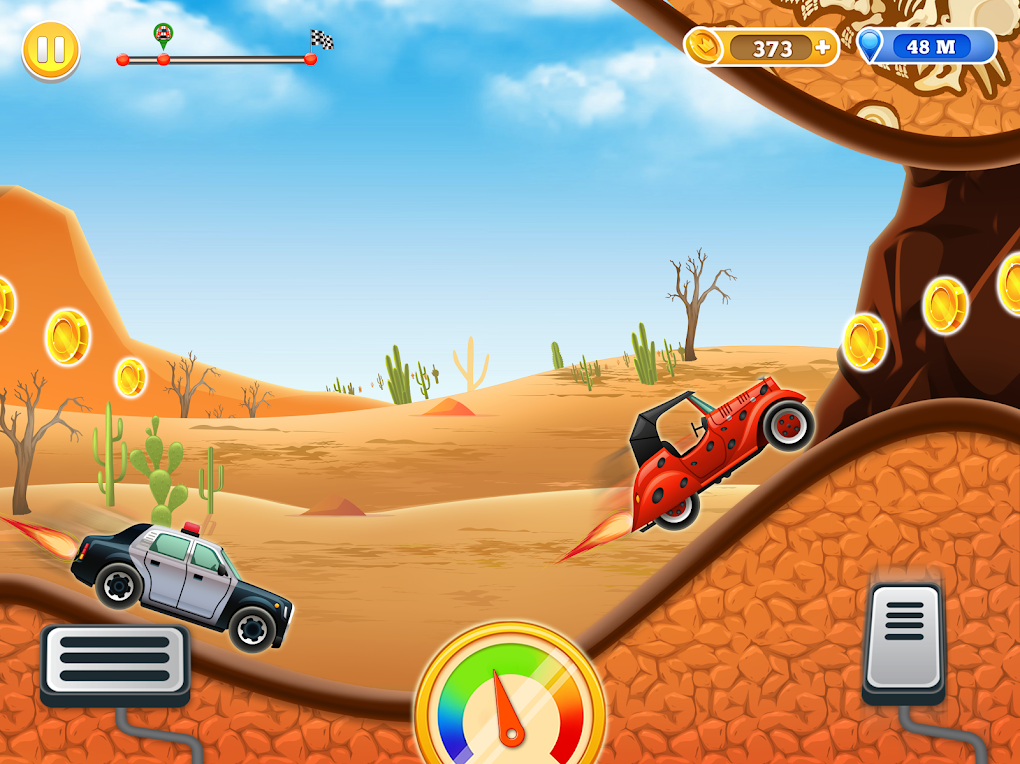The image size is (1020, 764).
Task: Pause the game with the yellow button
Action: (51, 51)
